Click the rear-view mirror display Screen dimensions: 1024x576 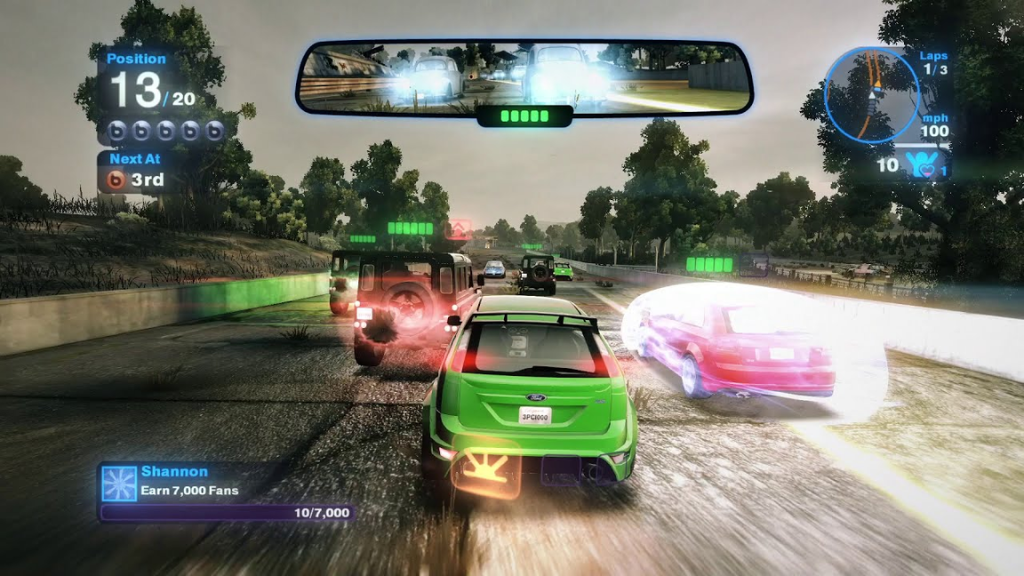pyautogui.click(x=524, y=77)
